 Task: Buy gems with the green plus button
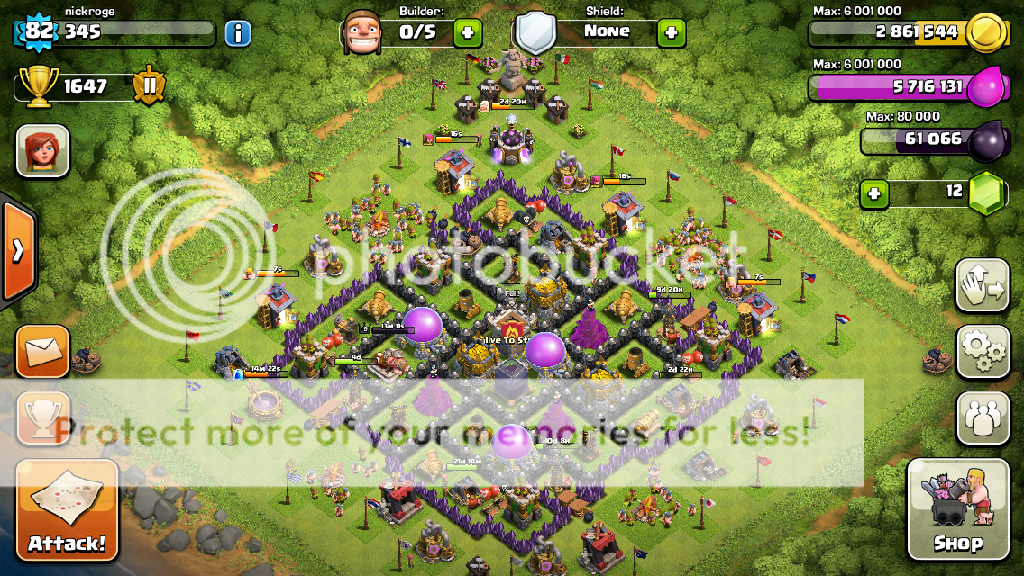[x=875, y=192]
